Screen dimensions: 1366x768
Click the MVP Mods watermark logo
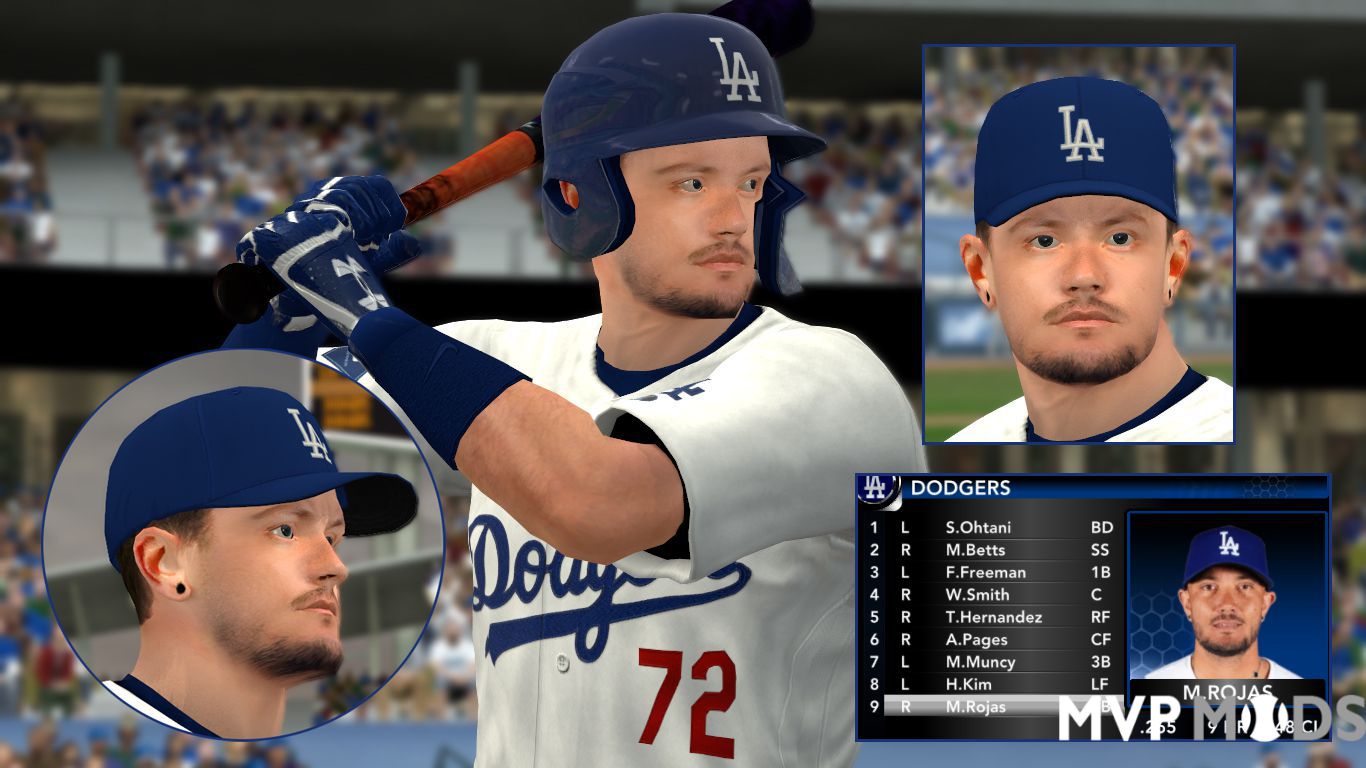1210,717
